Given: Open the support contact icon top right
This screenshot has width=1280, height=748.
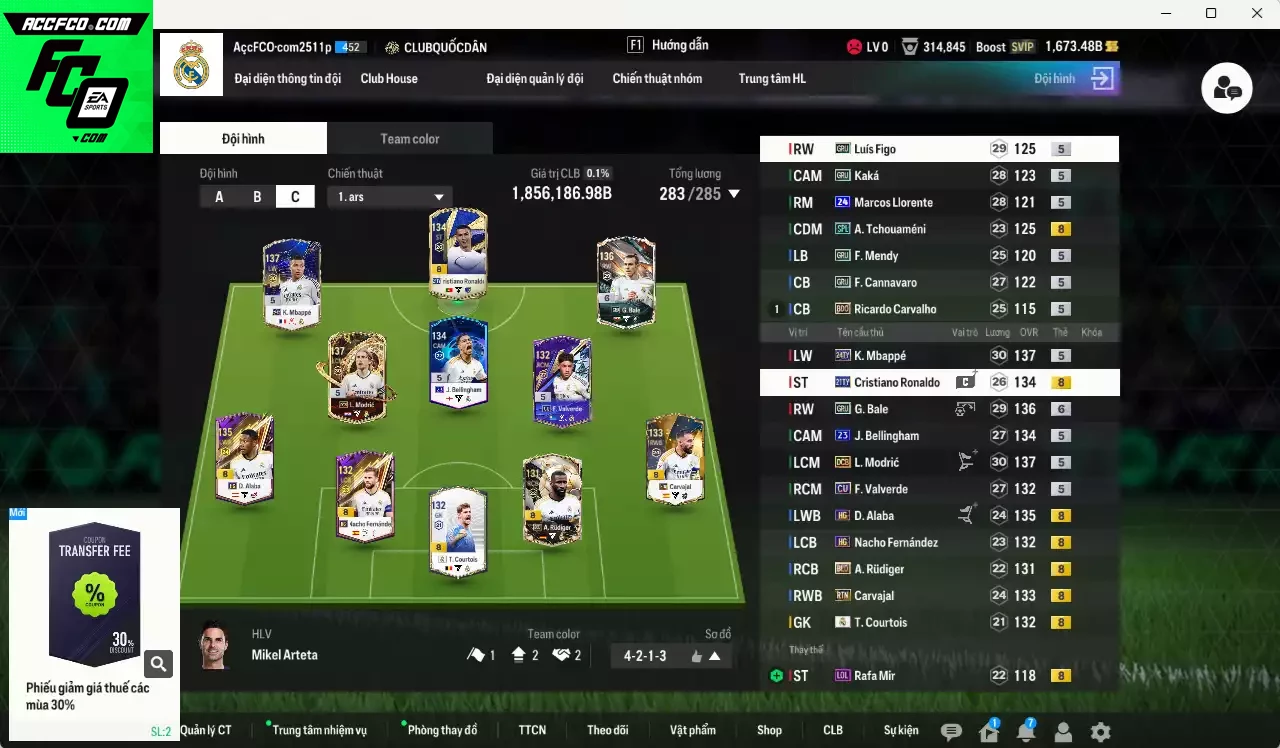Looking at the screenshot, I should 1226,88.
